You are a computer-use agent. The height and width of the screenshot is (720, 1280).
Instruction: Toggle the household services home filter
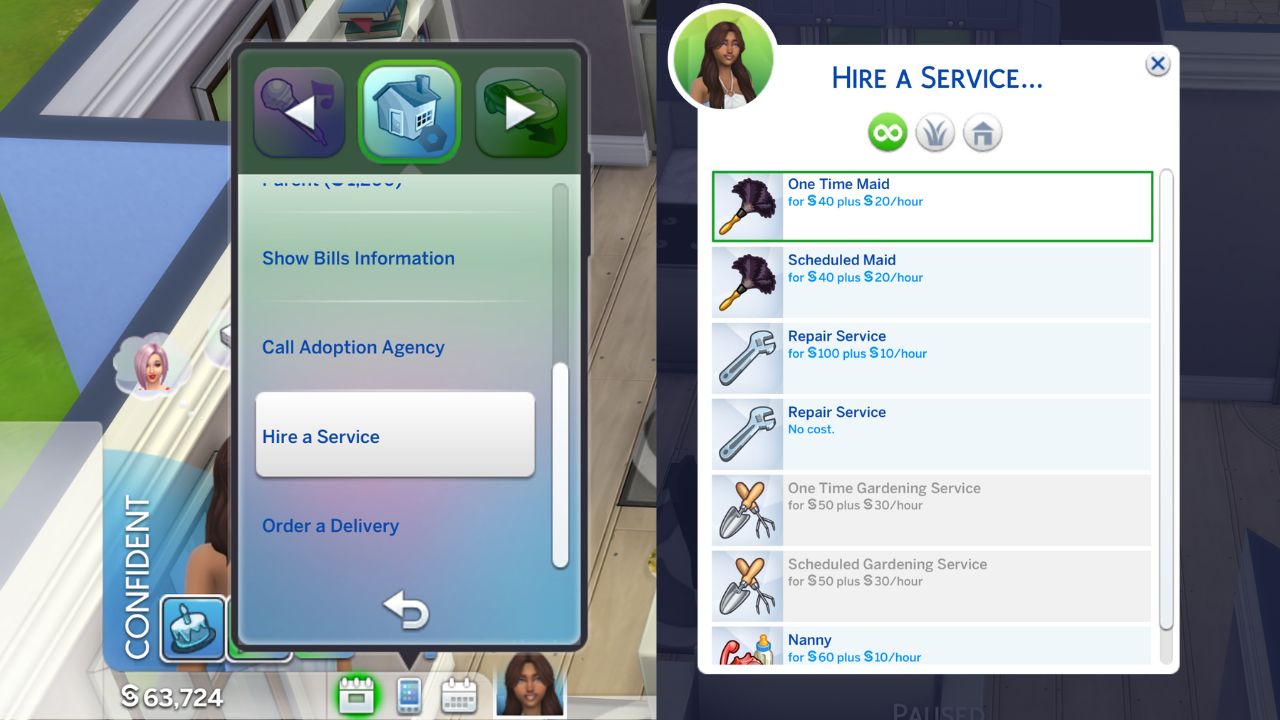click(981, 131)
